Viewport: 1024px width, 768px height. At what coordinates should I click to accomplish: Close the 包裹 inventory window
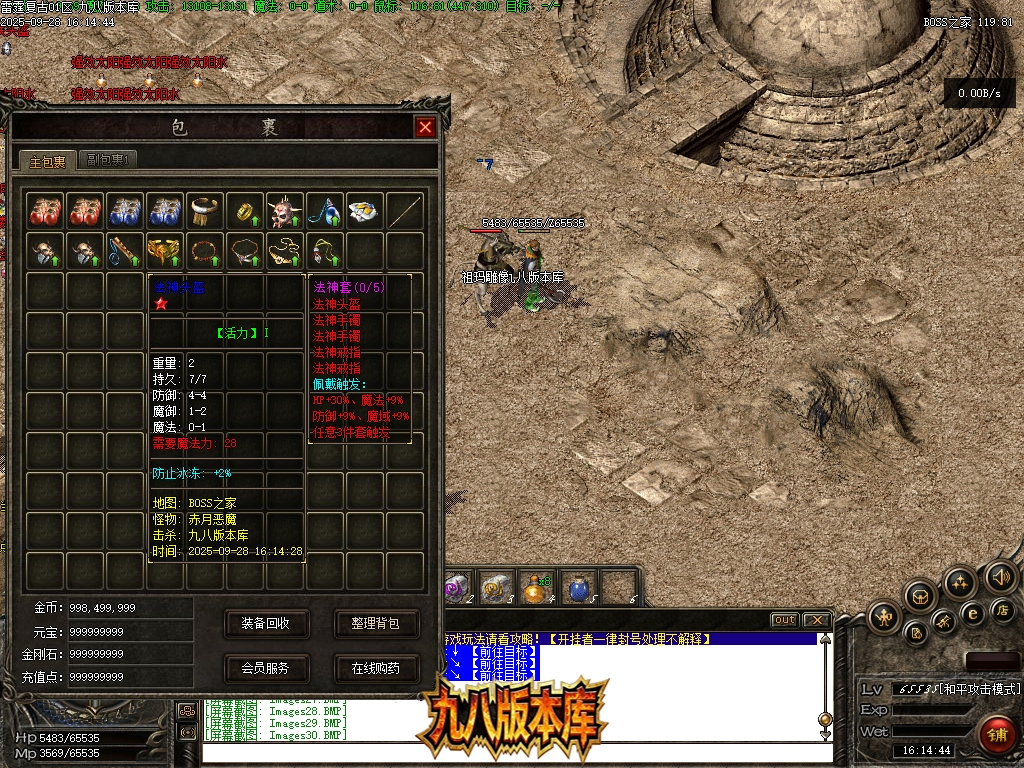pyautogui.click(x=425, y=127)
